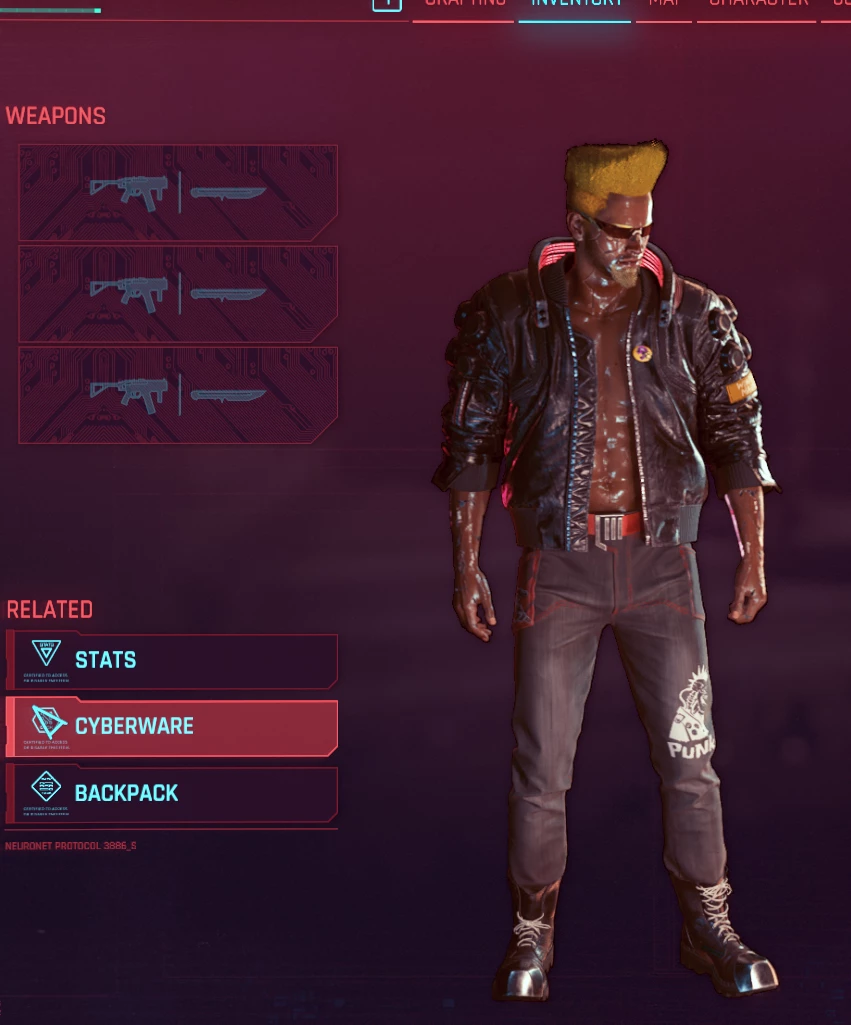
Task: Open the Backpack
Action: [172, 794]
